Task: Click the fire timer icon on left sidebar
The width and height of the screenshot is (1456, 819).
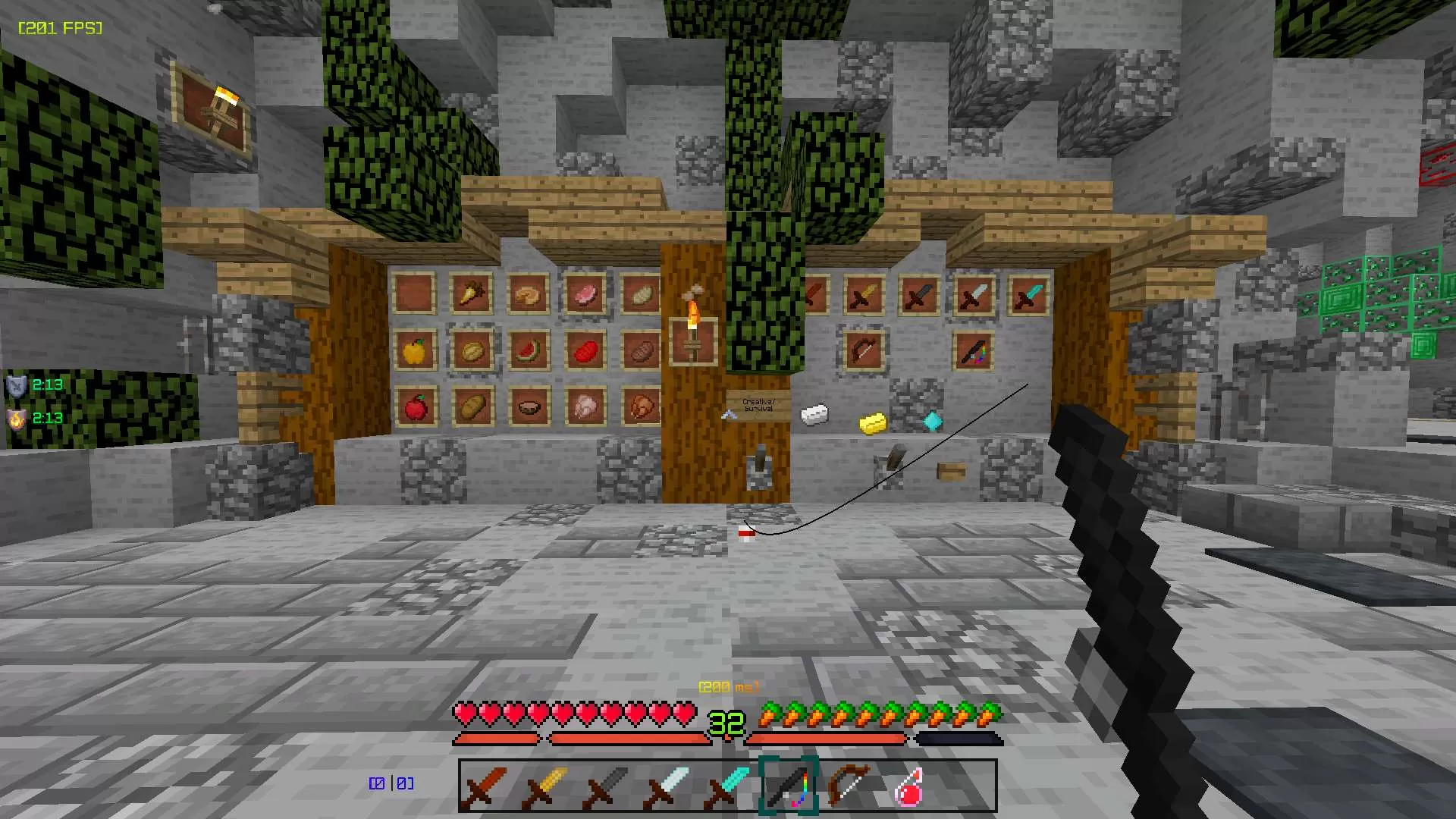Action: [x=15, y=418]
